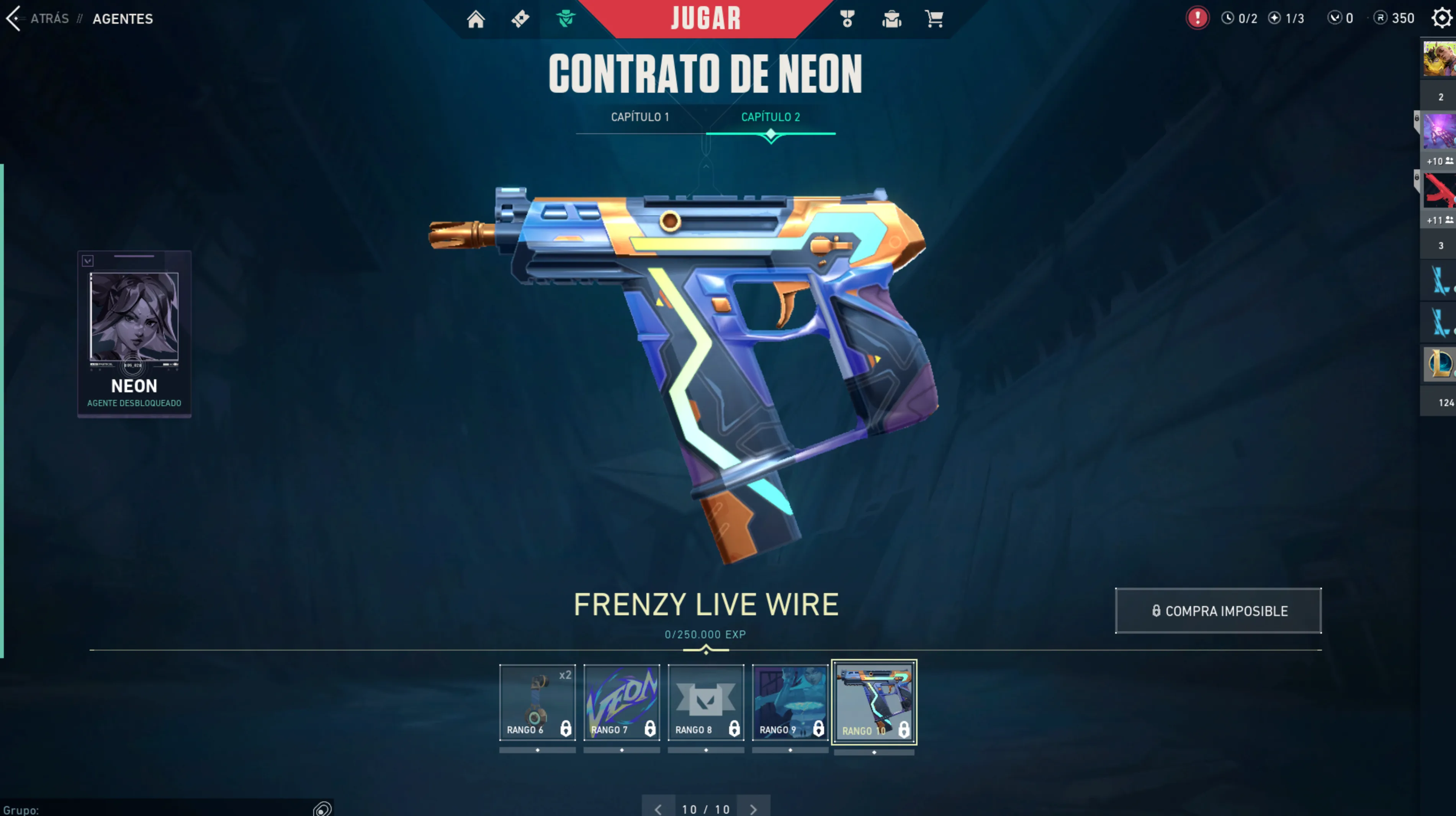Open the Agents icon in the top bar
This screenshot has width=1456, height=816.
coord(564,19)
